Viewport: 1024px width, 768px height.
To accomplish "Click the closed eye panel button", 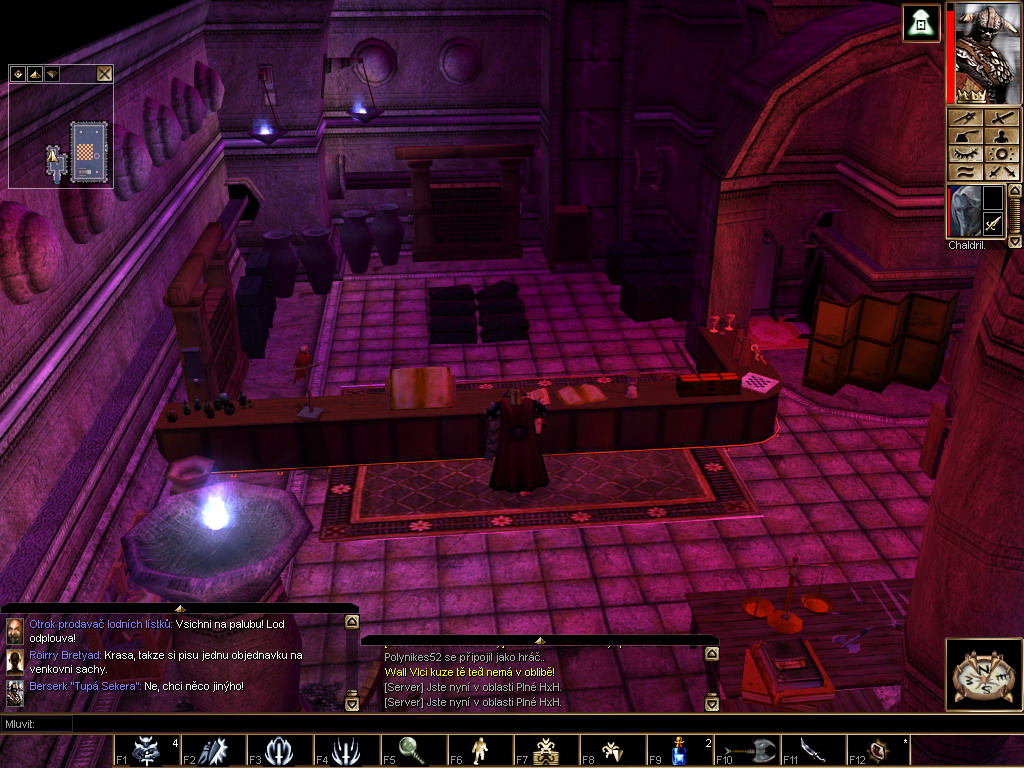I will (x=965, y=154).
